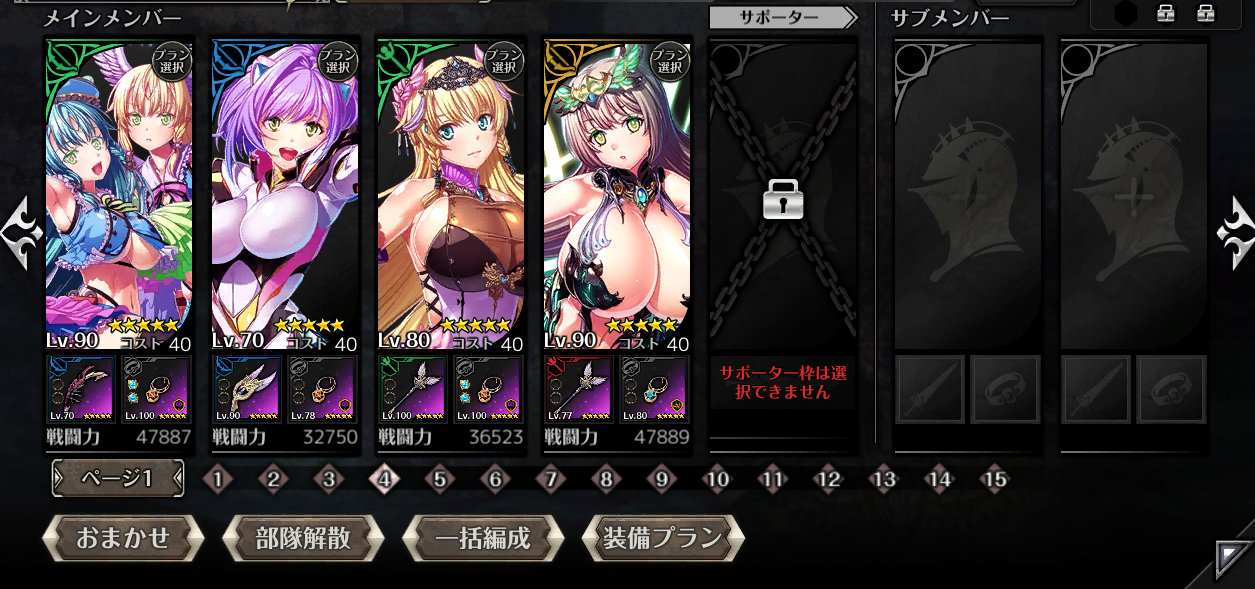1255x589 pixels.
Task: Select the purple-haired Lv.70 character card
Action: (285, 190)
